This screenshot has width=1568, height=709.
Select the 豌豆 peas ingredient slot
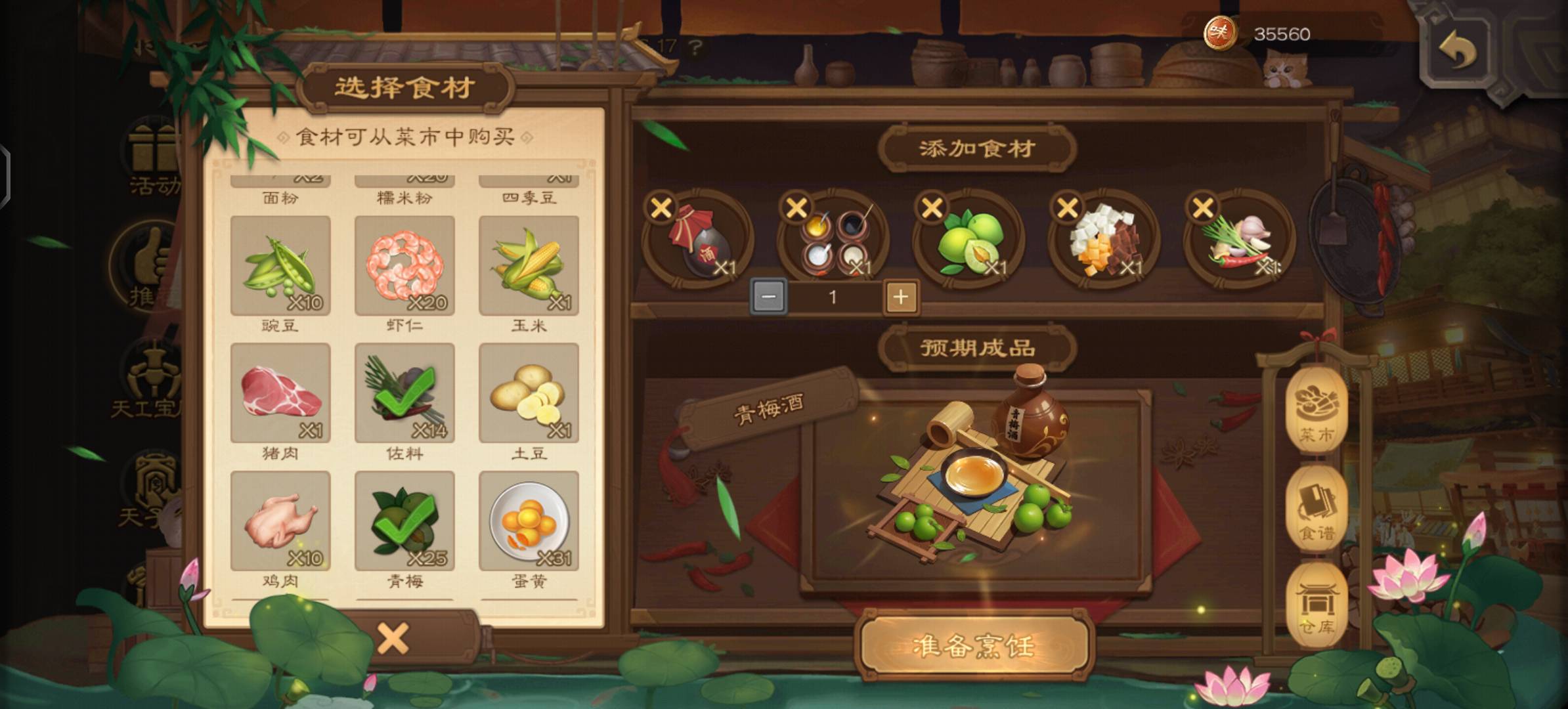click(280, 266)
